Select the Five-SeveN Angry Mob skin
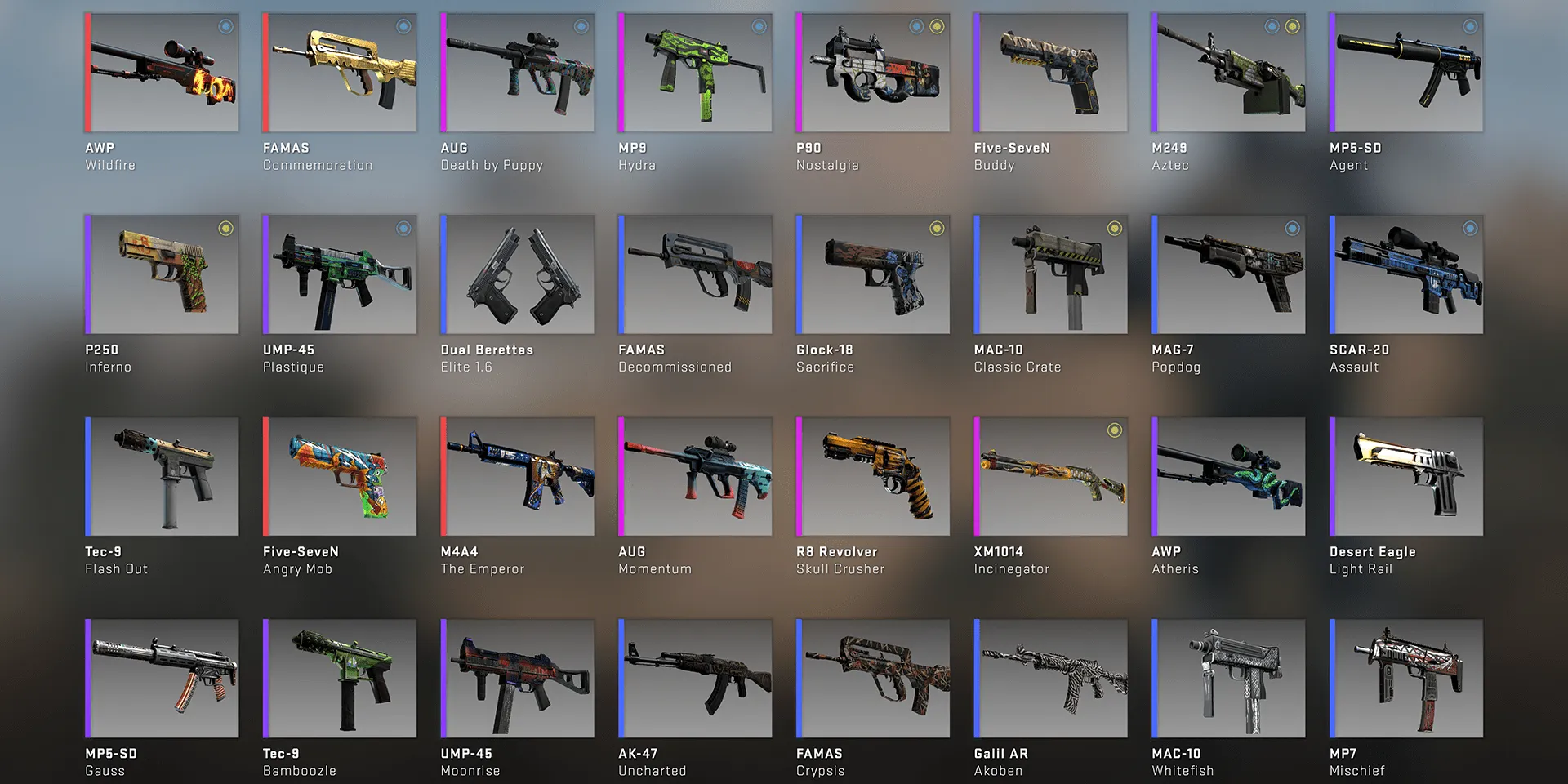This screenshot has height=784, width=1568. point(340,477)
